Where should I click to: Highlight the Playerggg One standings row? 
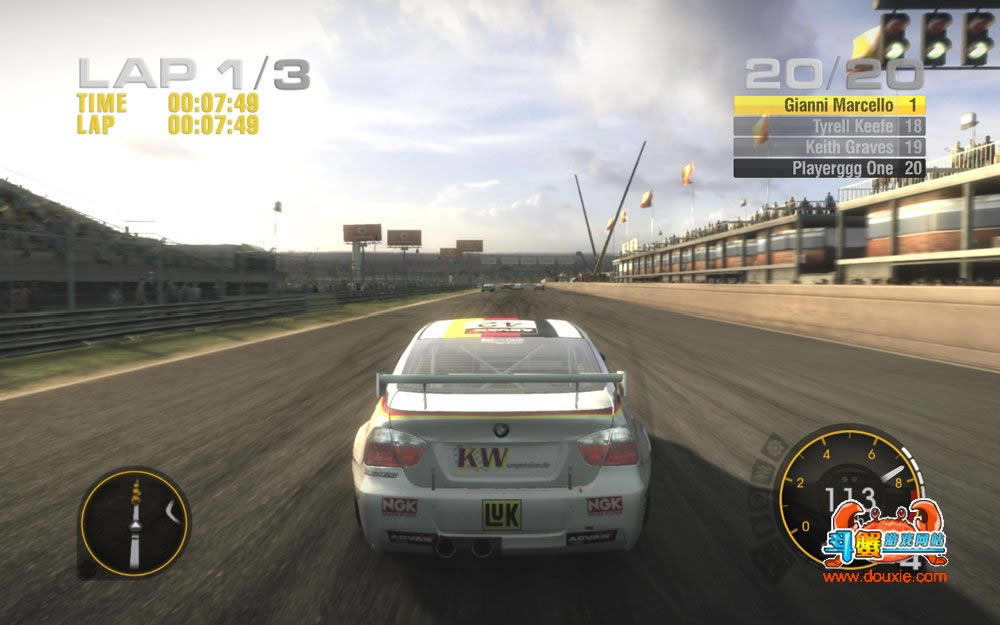[829, 168]
